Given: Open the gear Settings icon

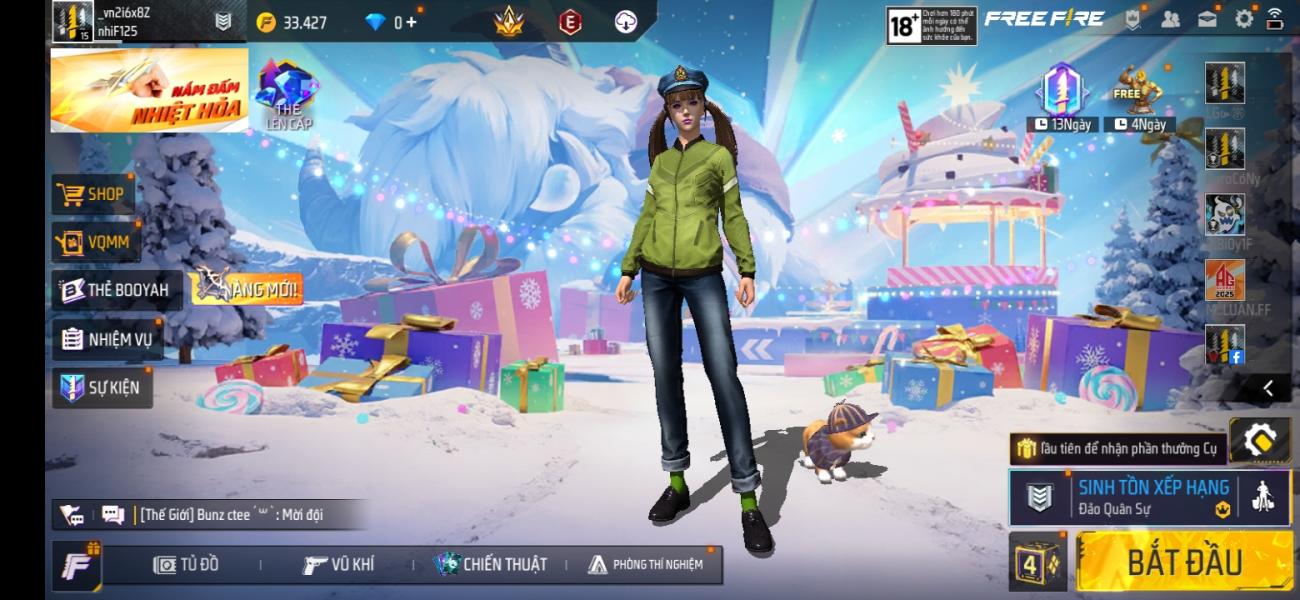Looking at the screenshot, I should tap(1244, 19).
